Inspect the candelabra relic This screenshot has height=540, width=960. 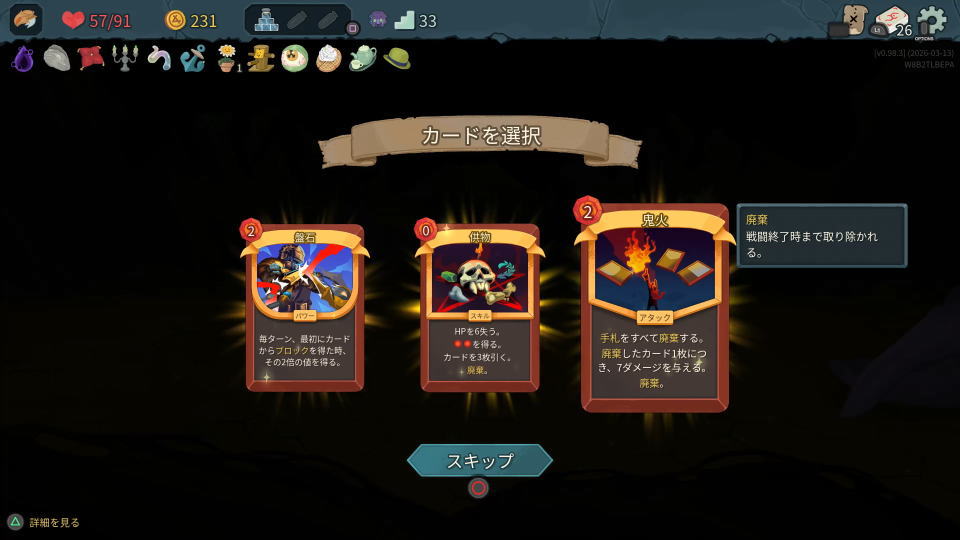pos(125,58)
